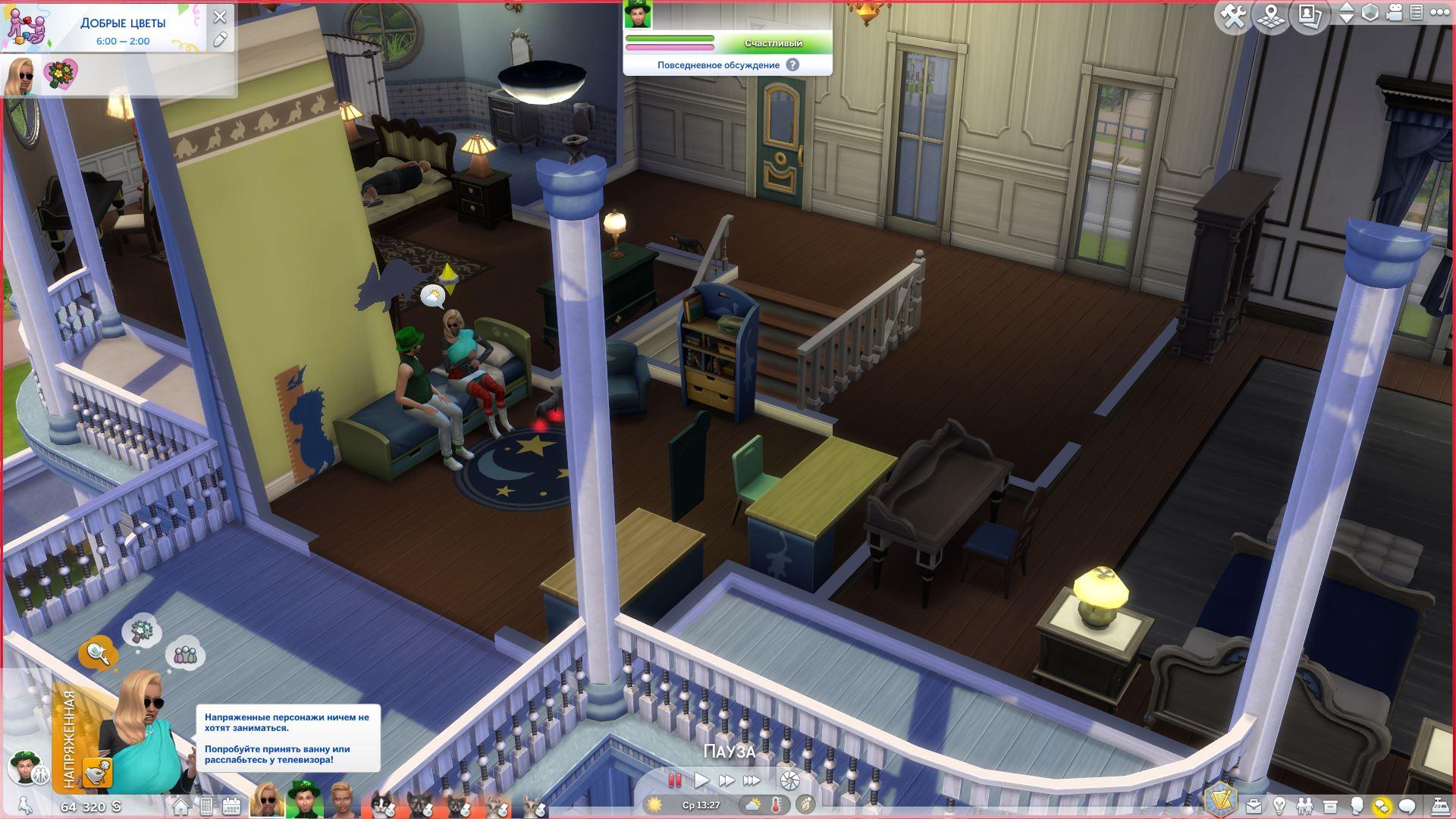Select the green-hat Sim portrait in the household bar
This screenshot has width=1456, height=819.
[305, 801]
